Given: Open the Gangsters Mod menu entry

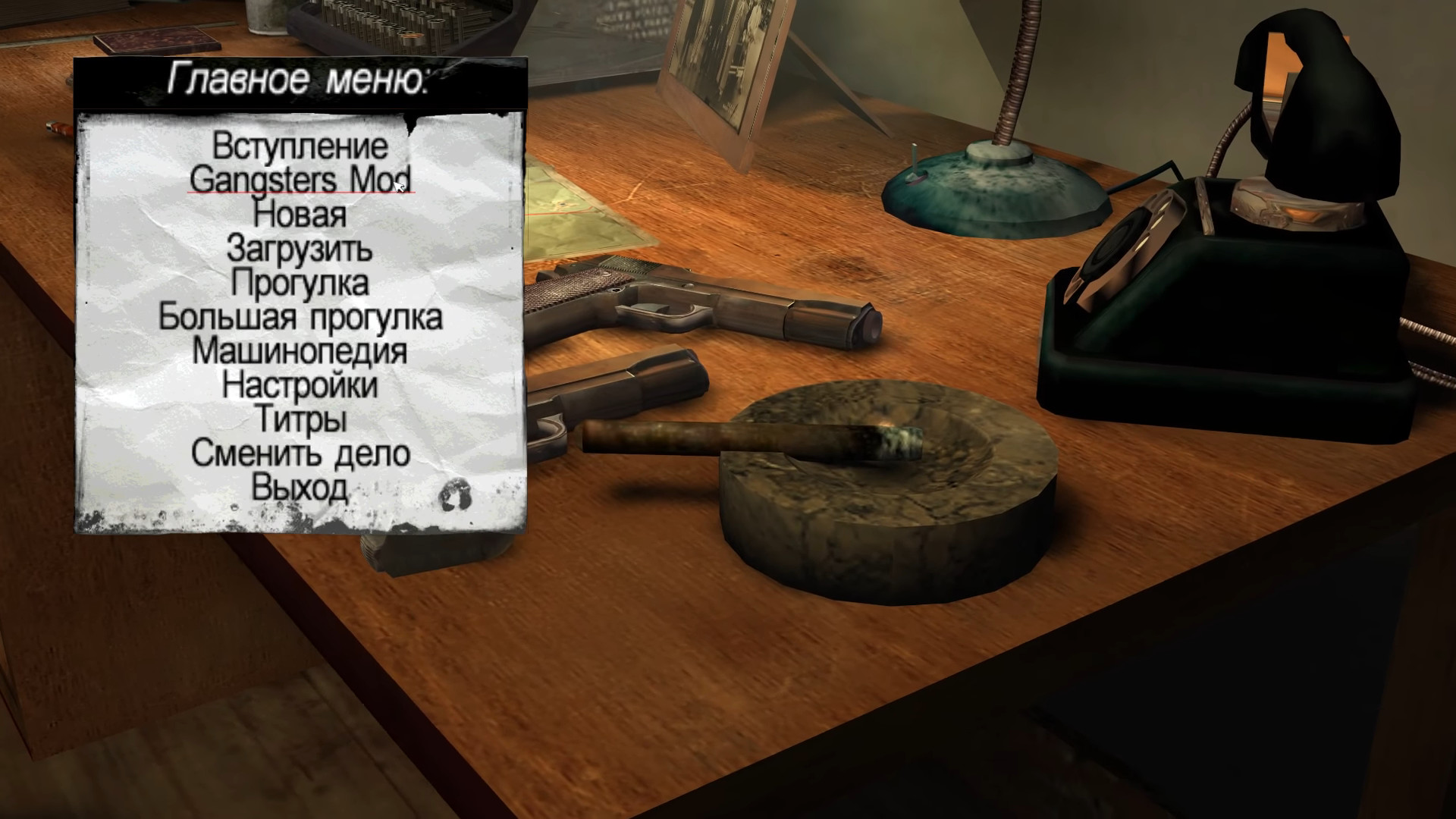Looking at the screenshot, I should [x=300, y=180].
